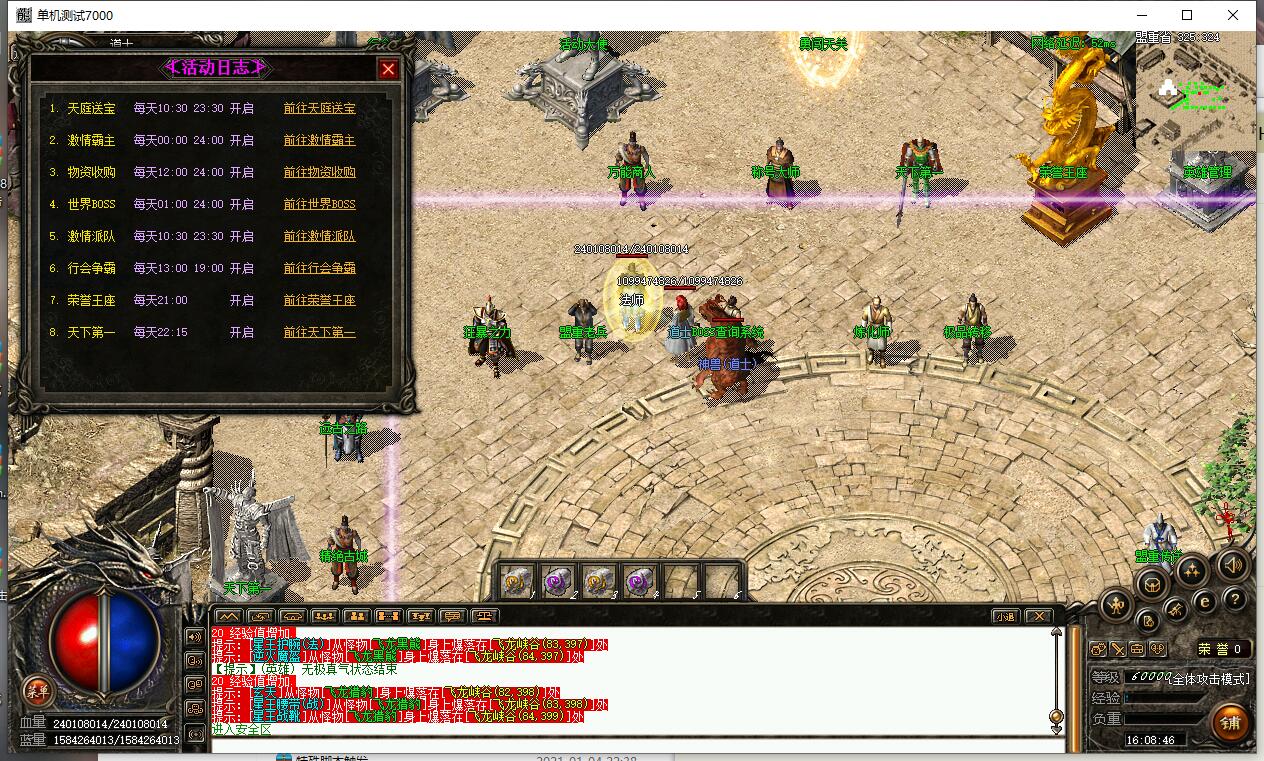Viewport: 1264px width, 761px height.
Task: Click the 小退 logout button
Action: (x=1006, y=616)
